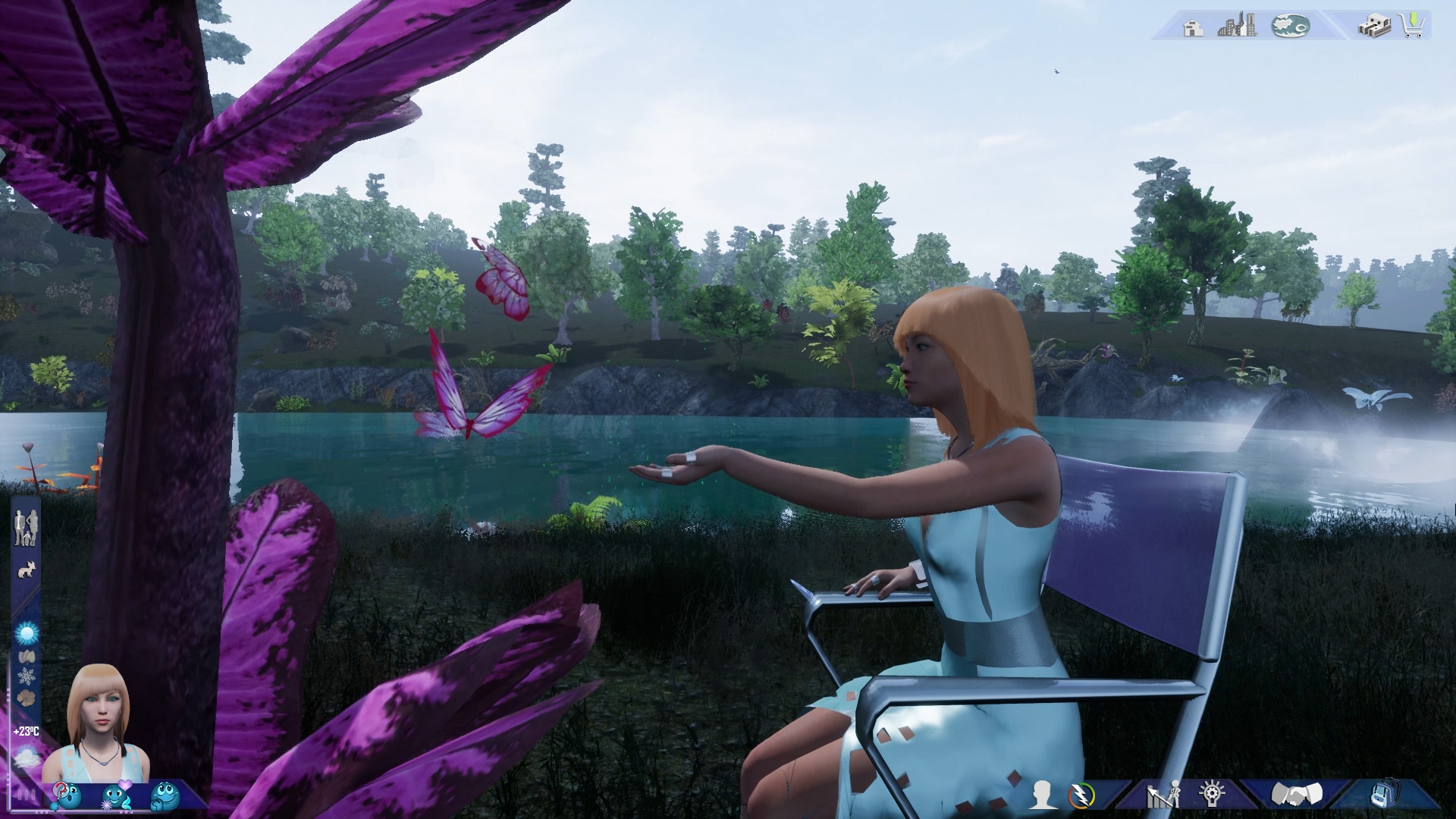Image resolution: width=1456 pixels, height=819 pixels.
Task: Select the thinking smiley emoticon
Action: (x=165, y=796)
